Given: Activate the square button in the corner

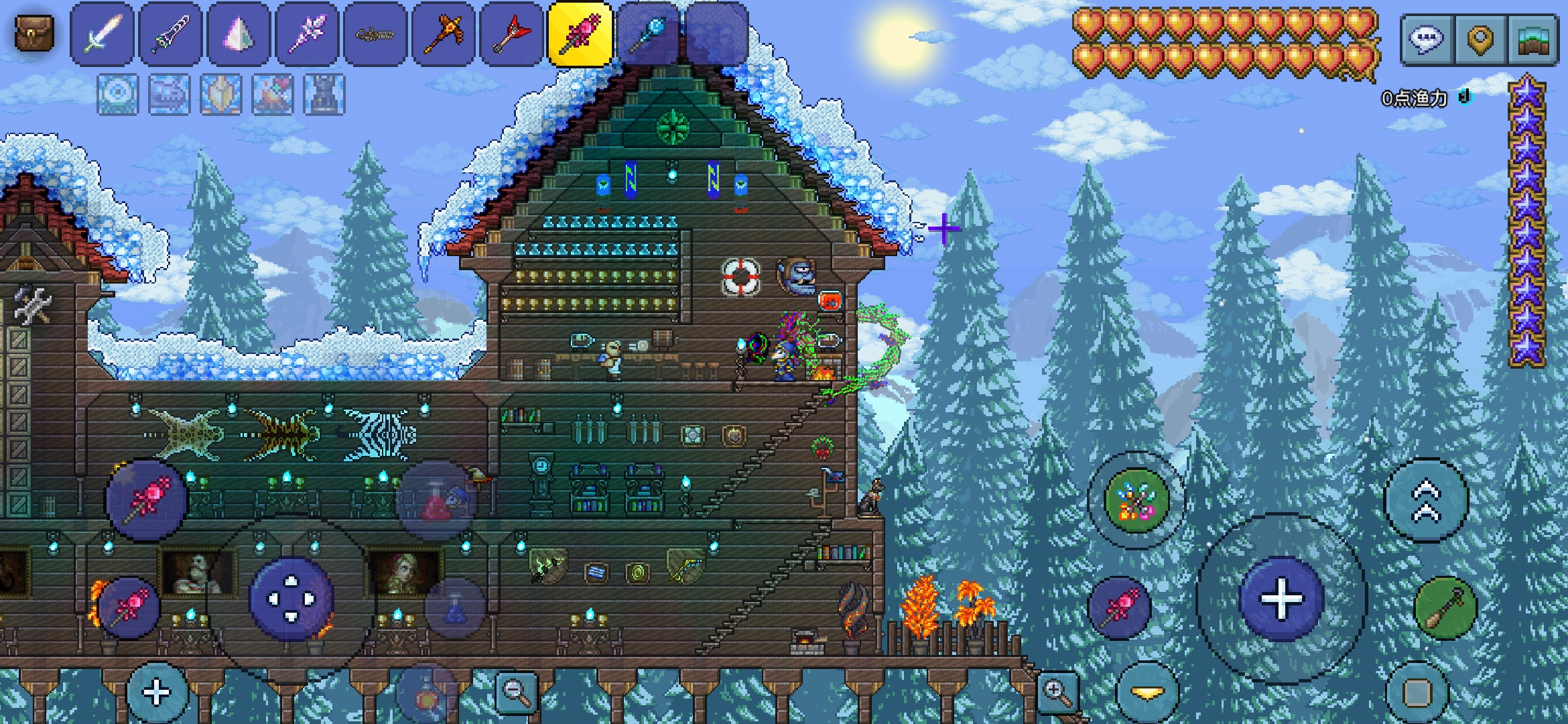Looking at the screenshot, I should tap(1417, 693).
